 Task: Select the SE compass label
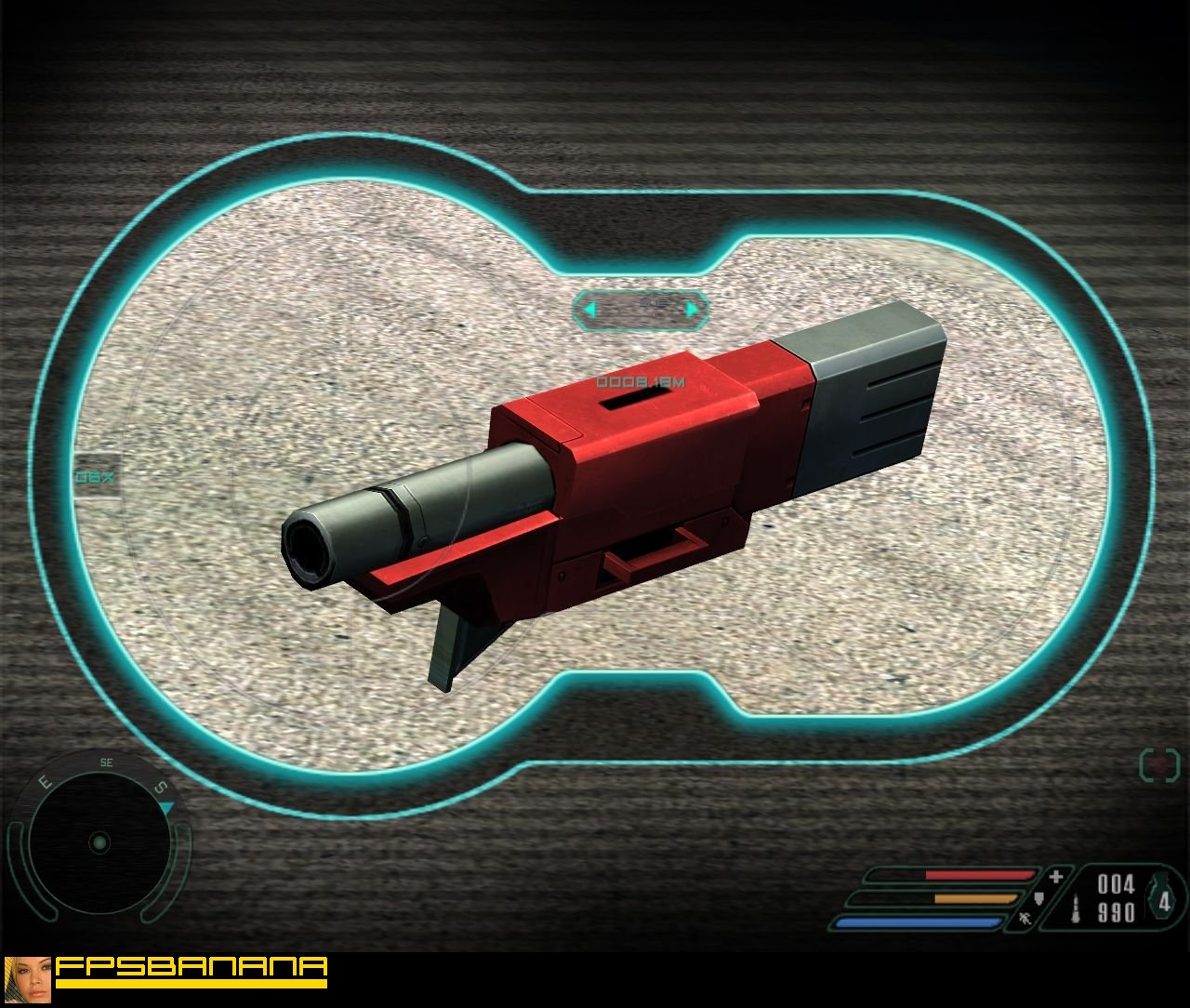105,763
